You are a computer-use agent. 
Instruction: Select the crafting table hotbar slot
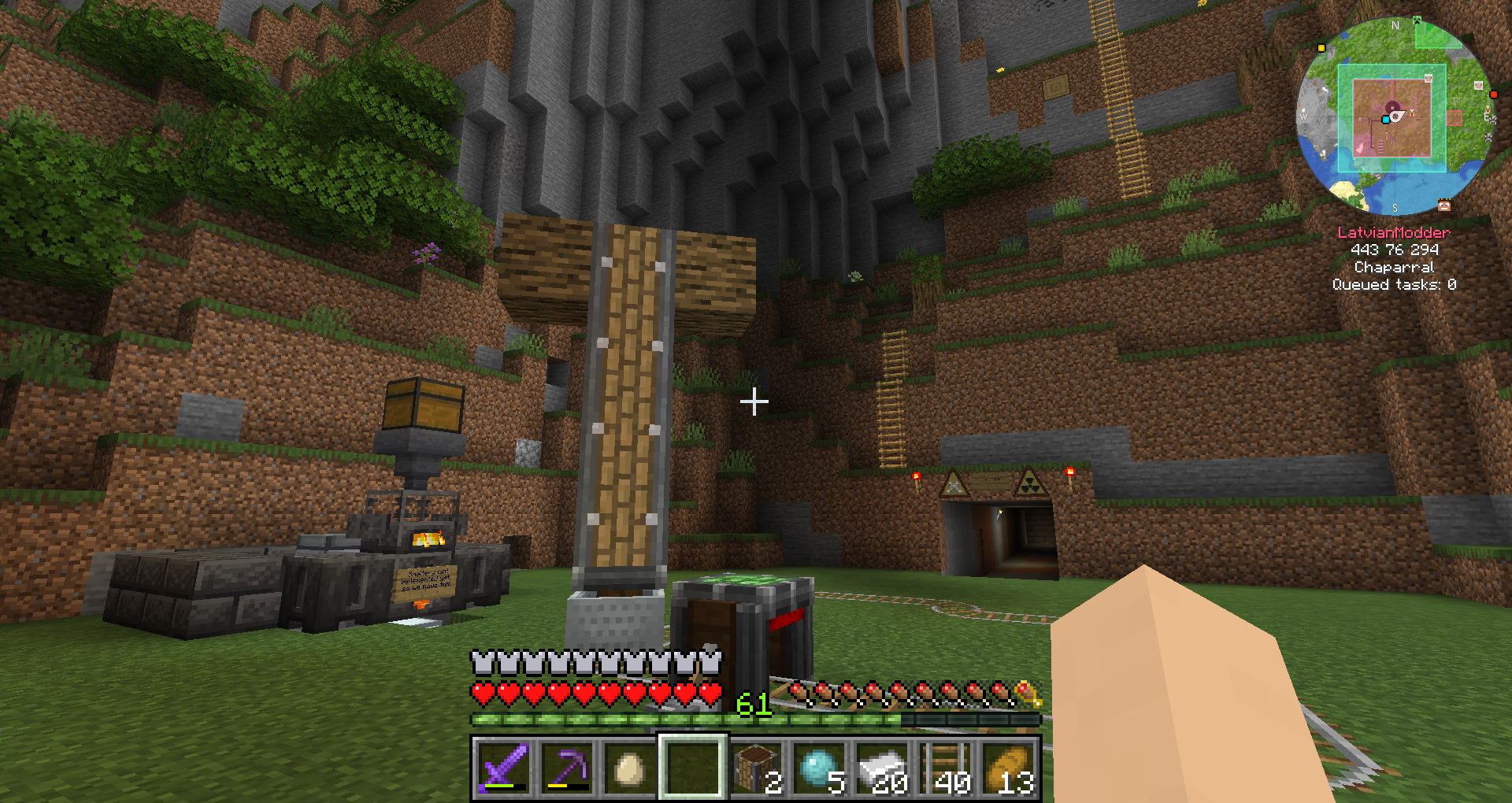point(755,768)
